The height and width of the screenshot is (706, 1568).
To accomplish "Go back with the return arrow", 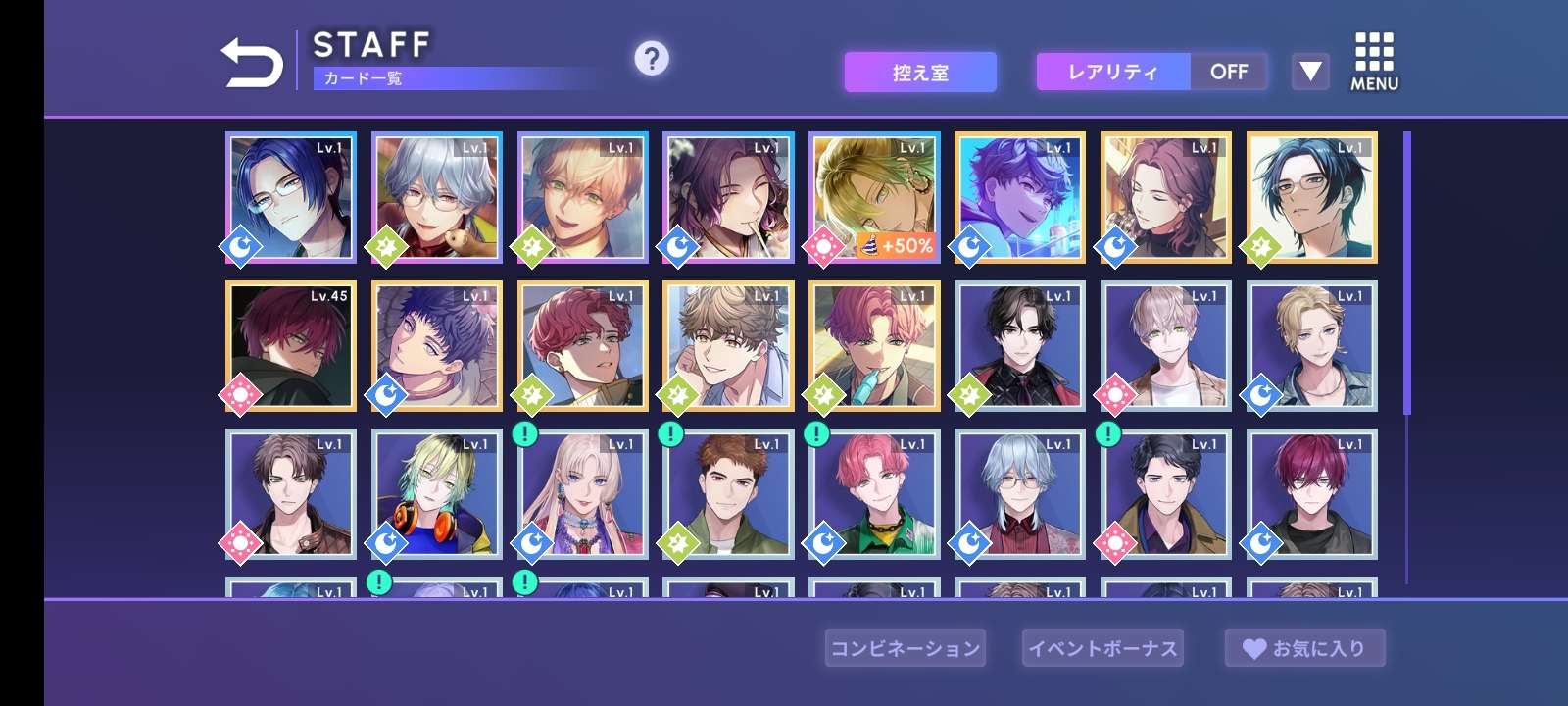I will 252,63.
